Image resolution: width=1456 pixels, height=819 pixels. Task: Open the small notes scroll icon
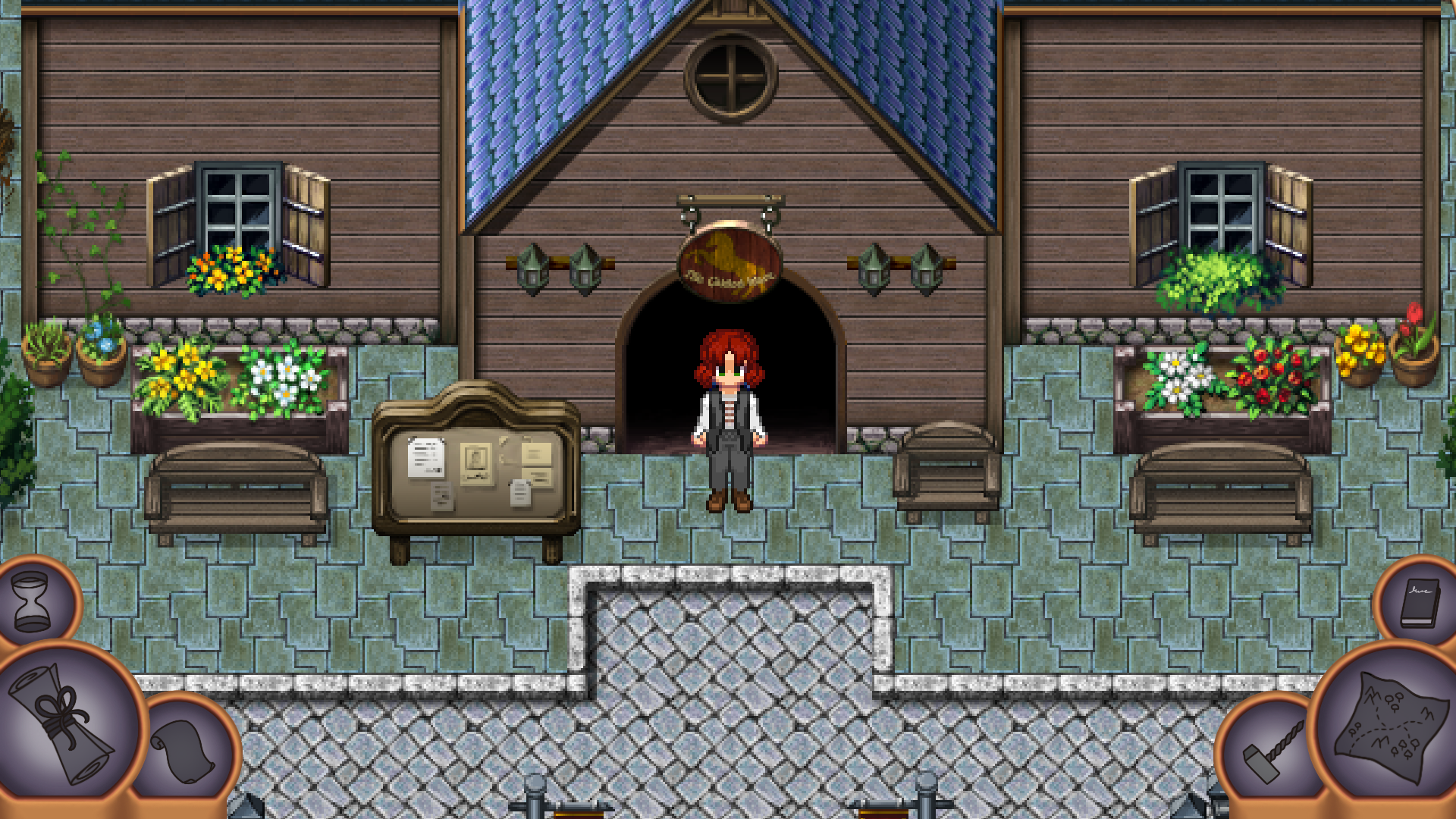click(182, 751)
